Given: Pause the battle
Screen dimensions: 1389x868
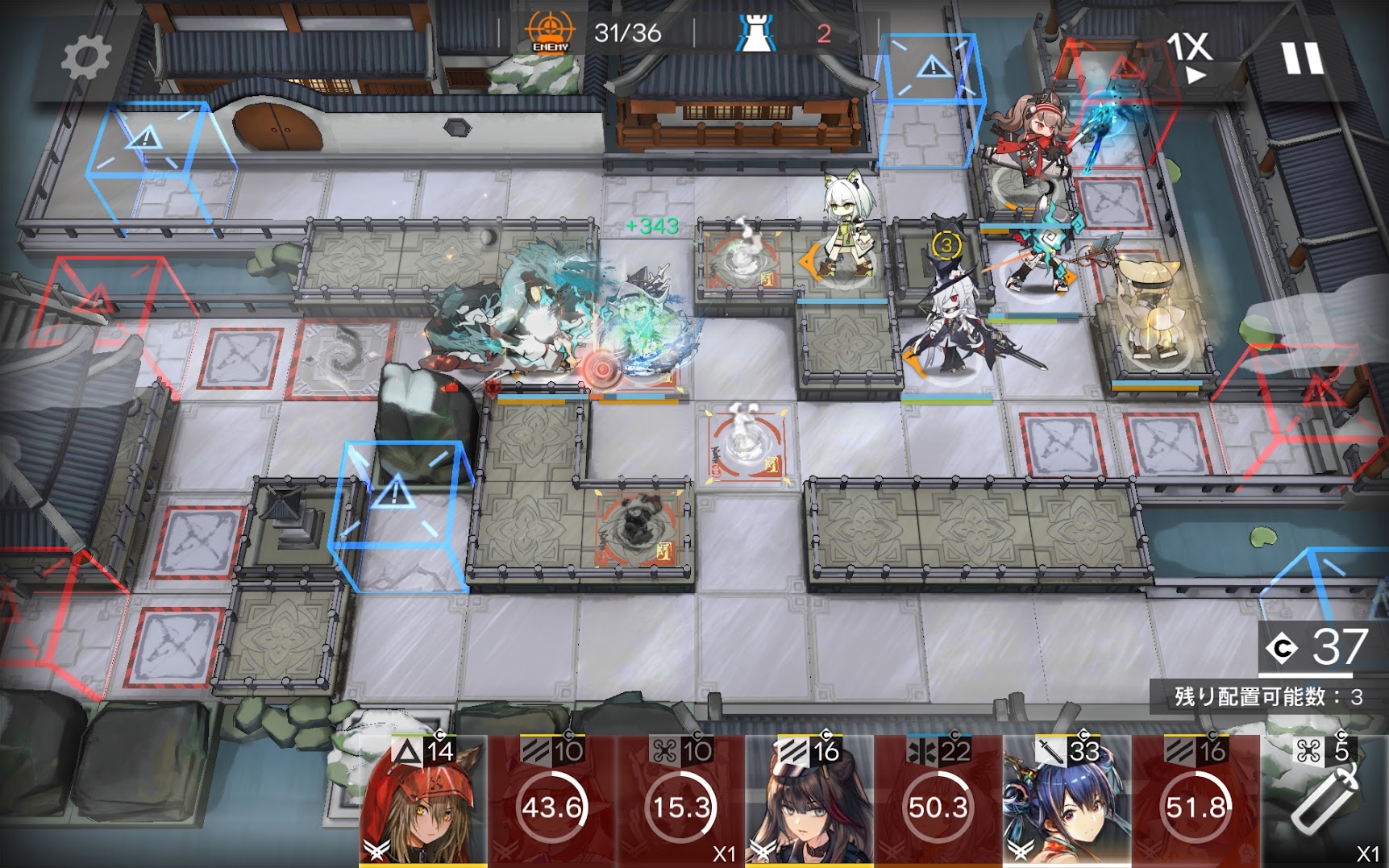Looking at the screenshot, I should (x=1302, y=58).
